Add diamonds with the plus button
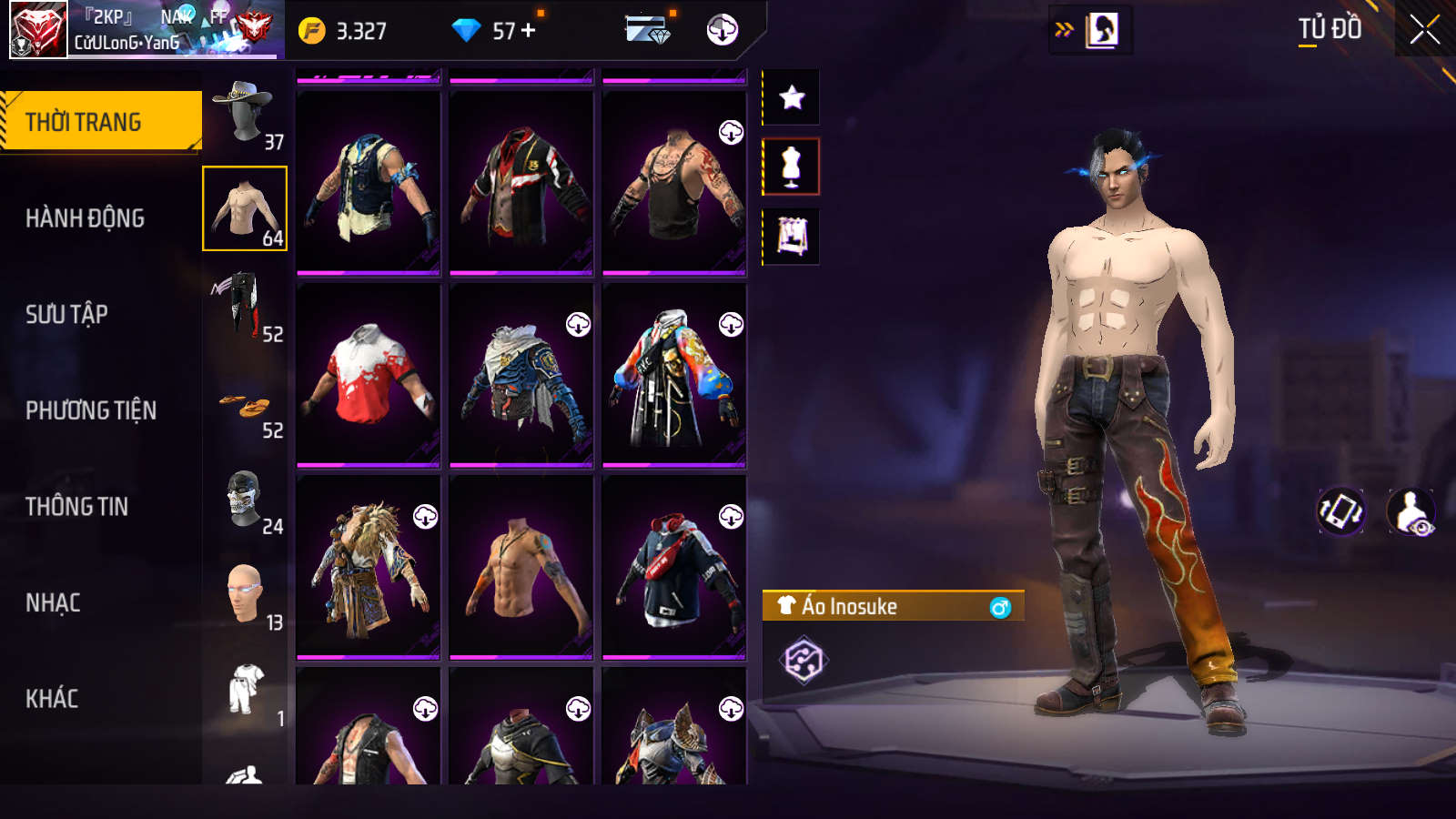This screenshot has width=1456, height=819. coord(529,31)
